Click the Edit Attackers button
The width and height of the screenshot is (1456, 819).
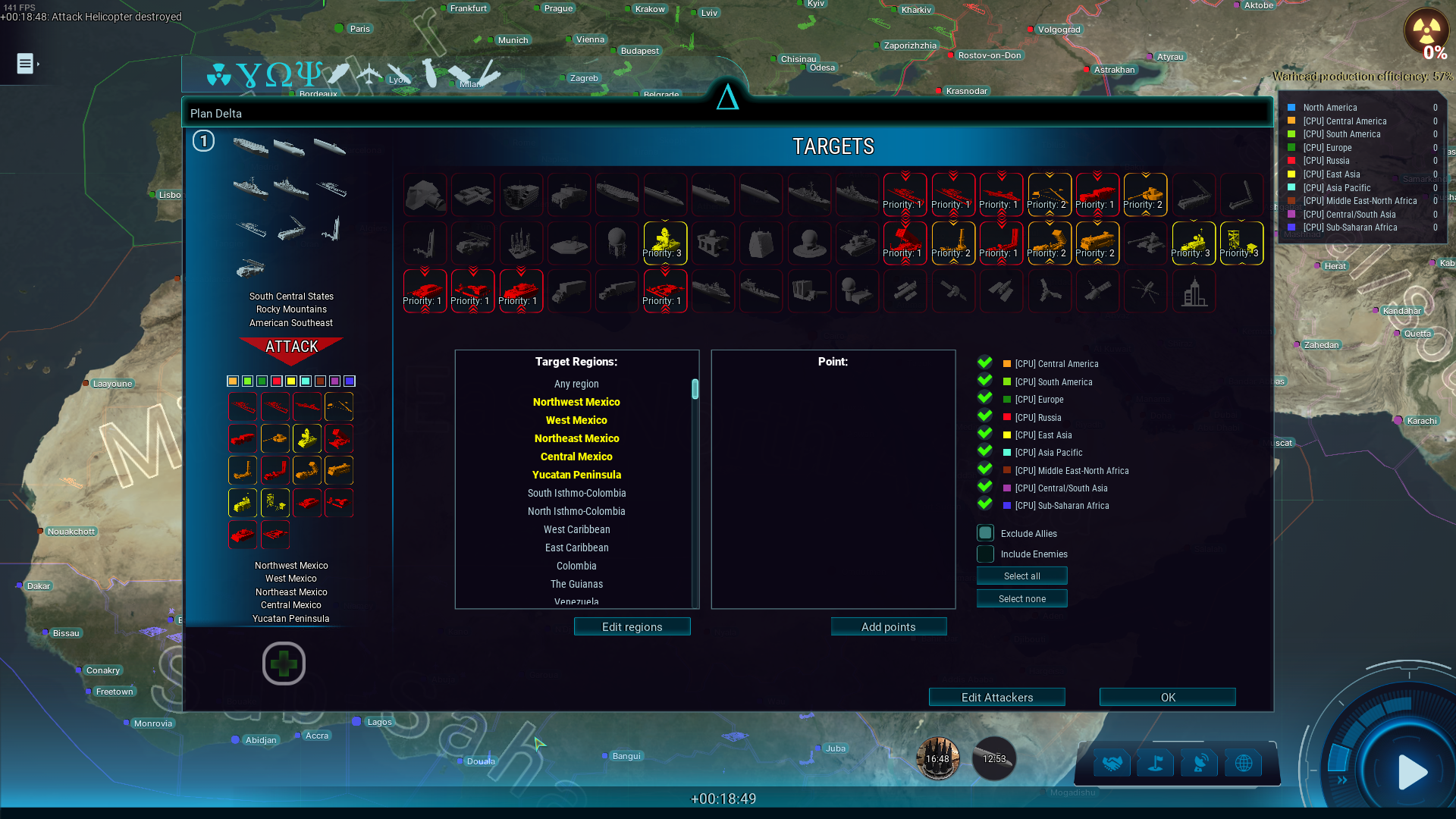[996, 697]
